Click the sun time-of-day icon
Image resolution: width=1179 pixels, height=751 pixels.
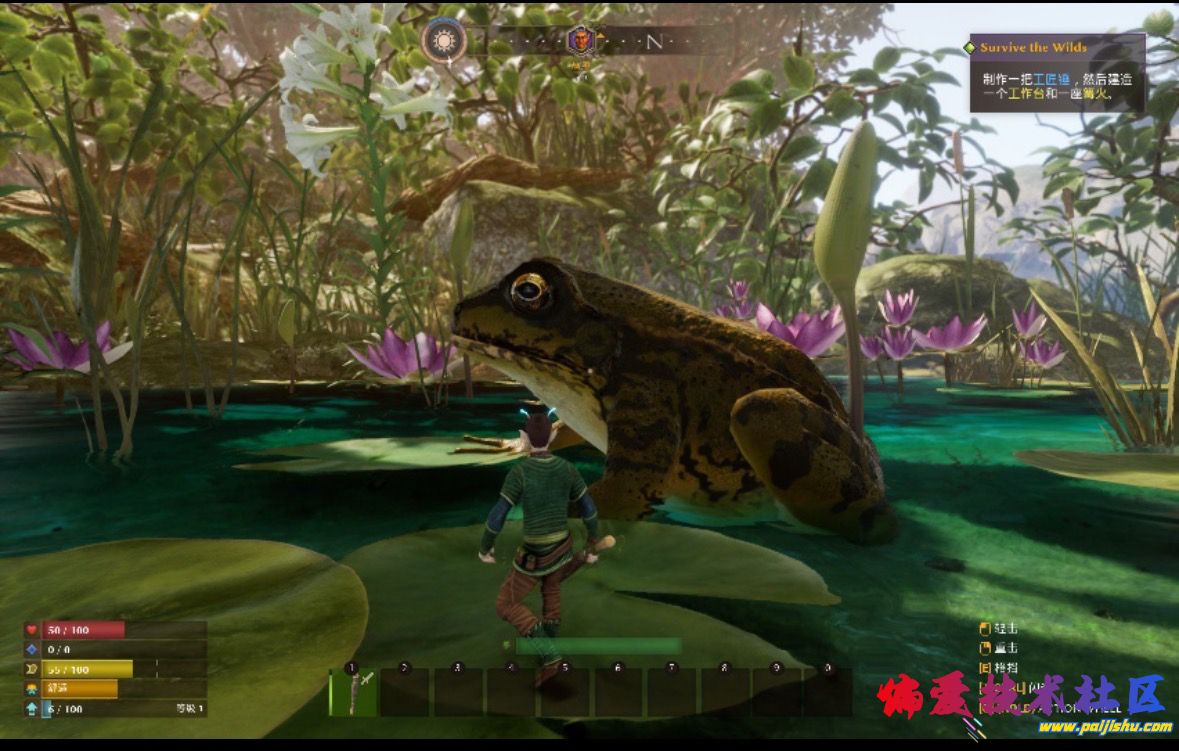(443, 41)
